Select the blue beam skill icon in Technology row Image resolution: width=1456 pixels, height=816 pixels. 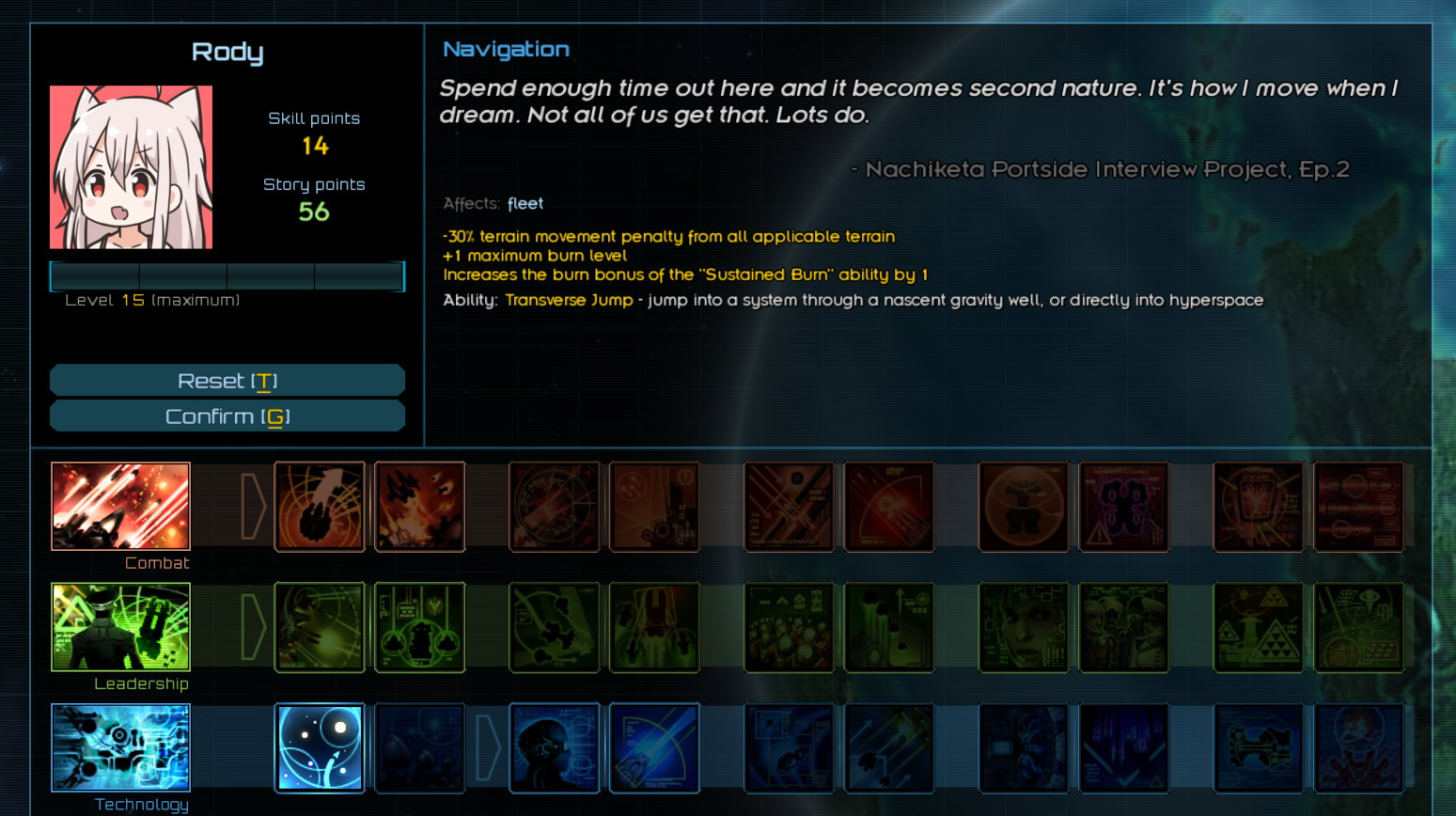coord(653,747)
